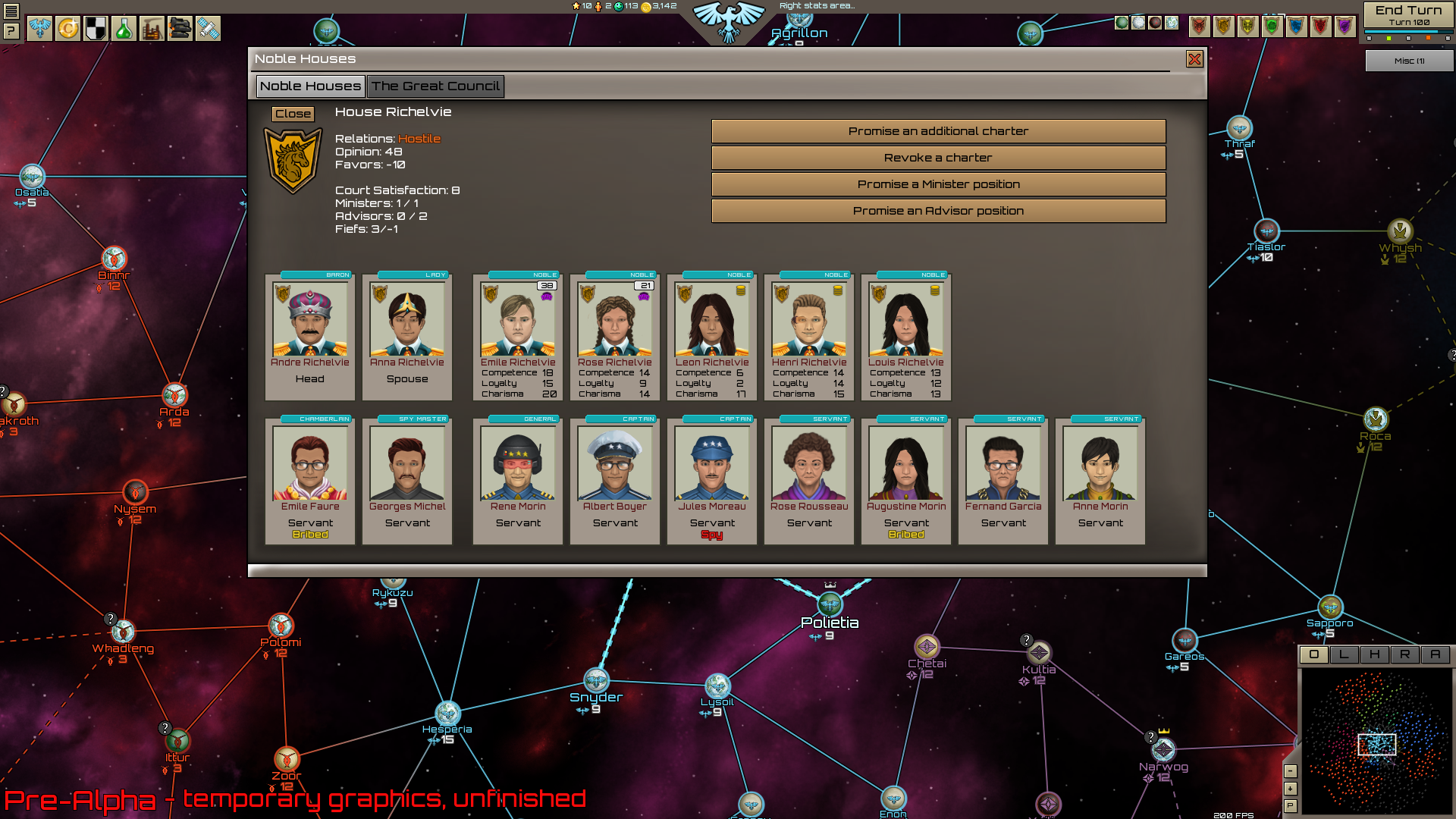
Task: Open the Misc panel on the right
Action: coord(1409,61)
